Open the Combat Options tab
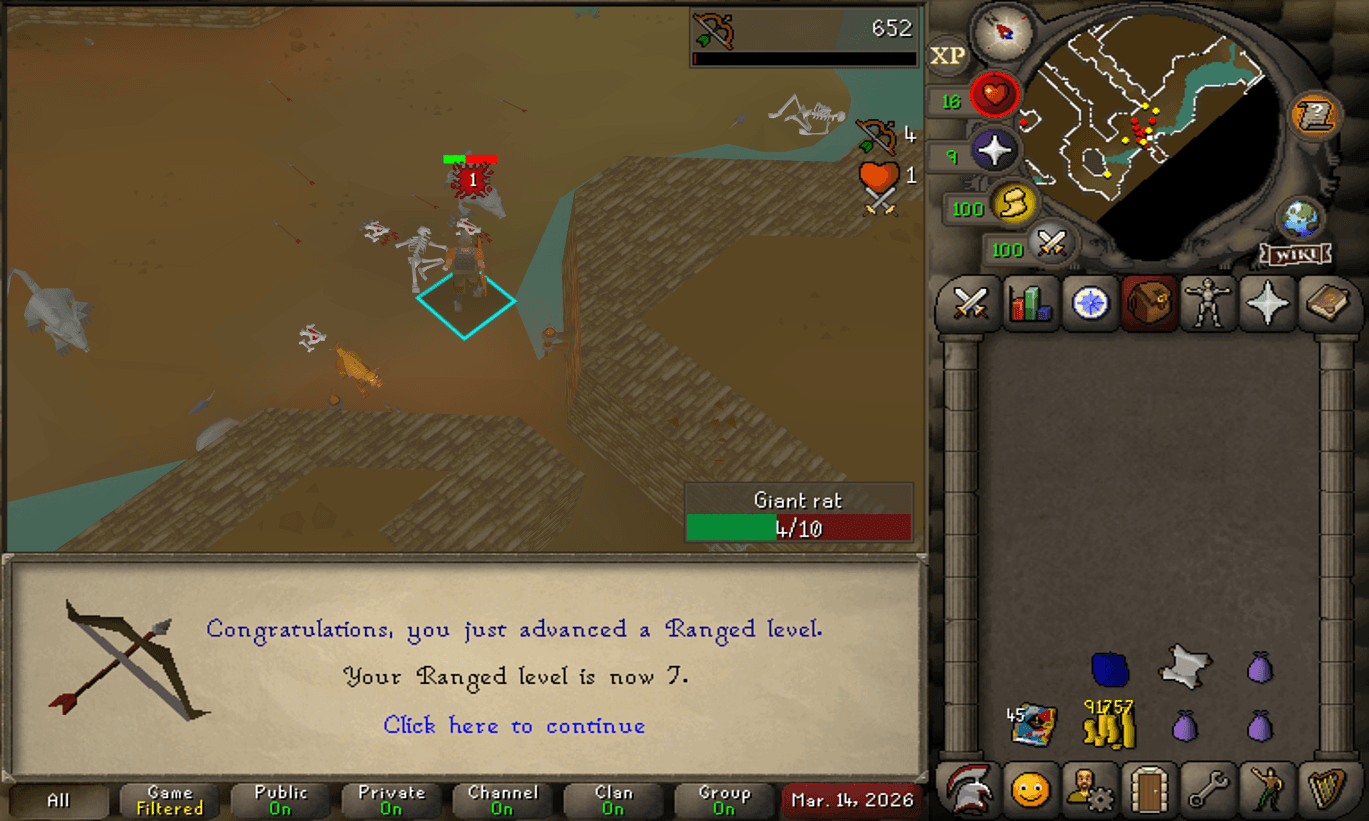The height and width of the screenshot is (821, 1369). point(969,303)
